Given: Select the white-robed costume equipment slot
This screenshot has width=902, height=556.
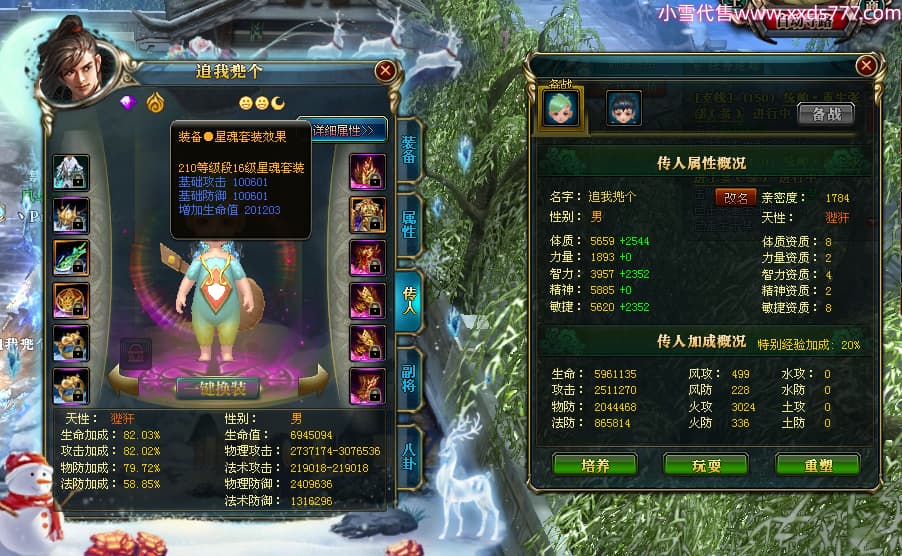Looking at the screenshot, I should [71, 172].
